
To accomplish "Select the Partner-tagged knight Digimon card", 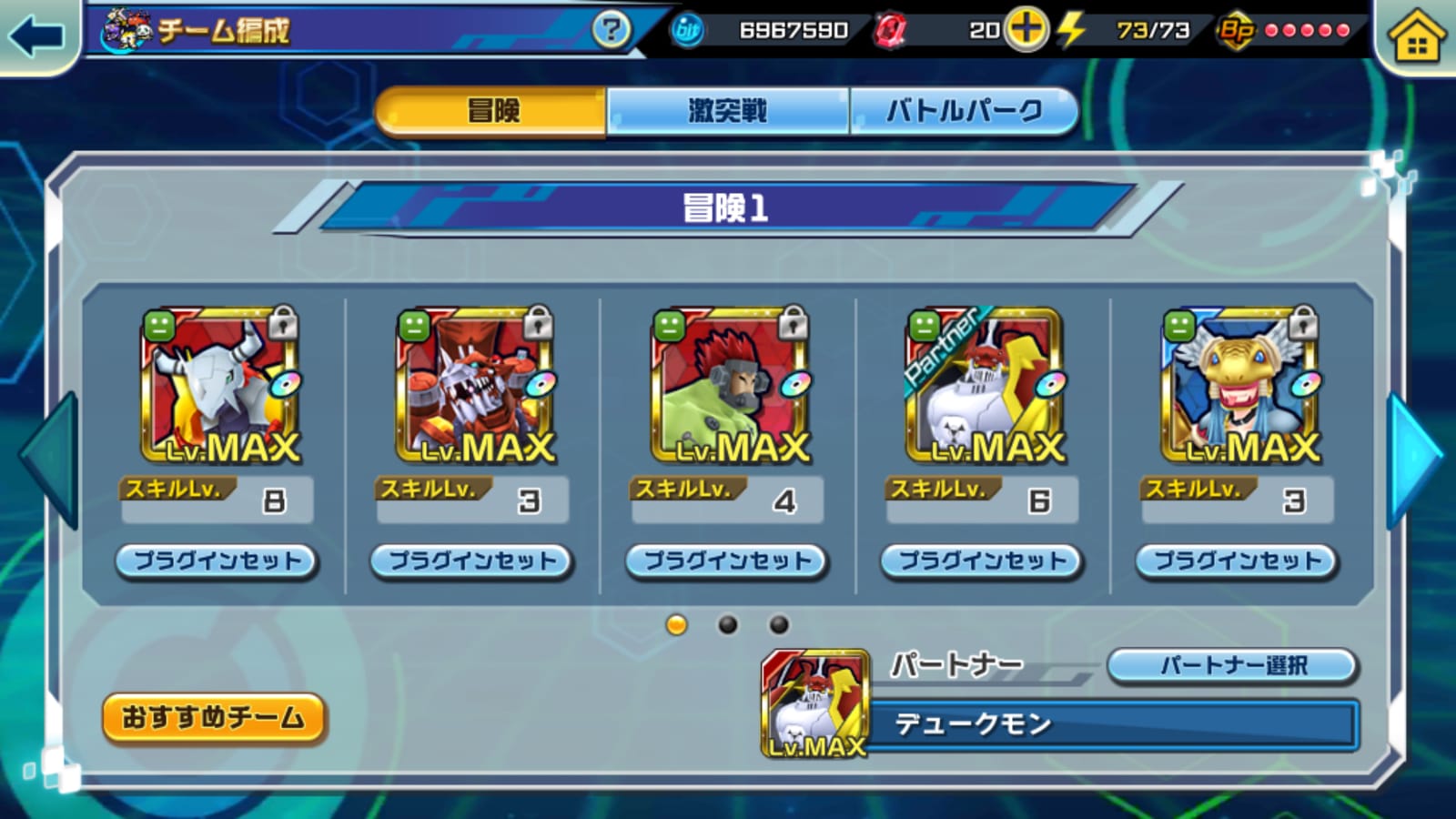I will 984,385.
